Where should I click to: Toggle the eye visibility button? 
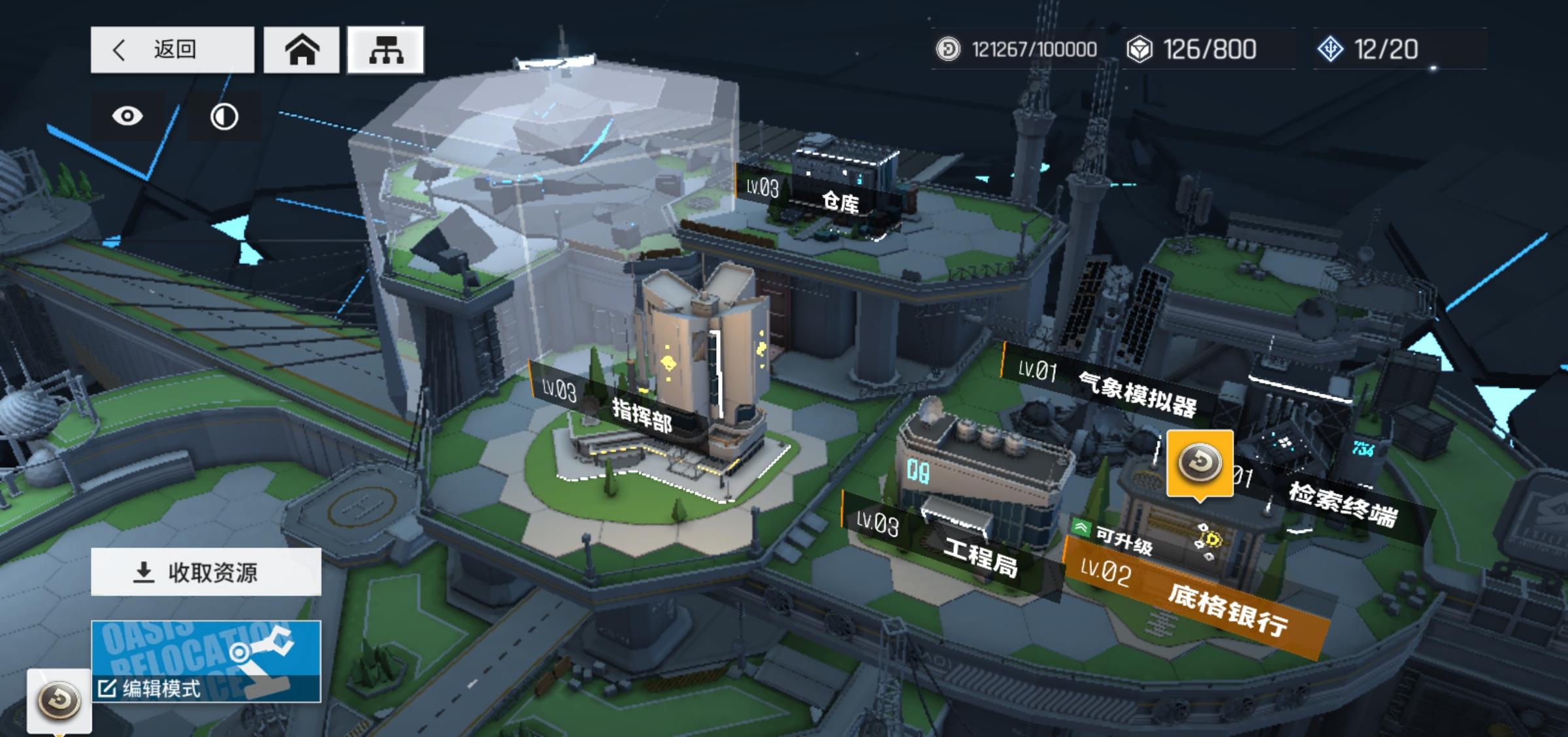pos(127,116)
